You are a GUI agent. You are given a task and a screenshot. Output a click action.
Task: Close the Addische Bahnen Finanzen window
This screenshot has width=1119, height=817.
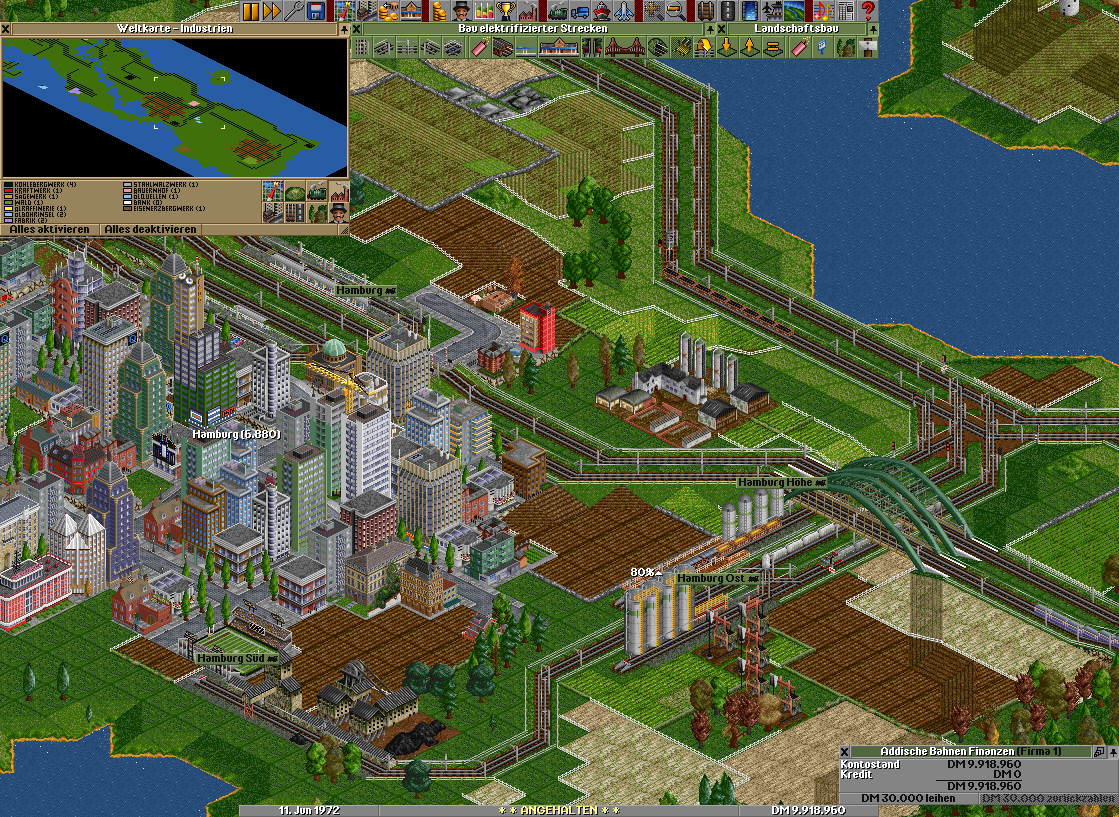pyautogui.click(x=846, y=751)
